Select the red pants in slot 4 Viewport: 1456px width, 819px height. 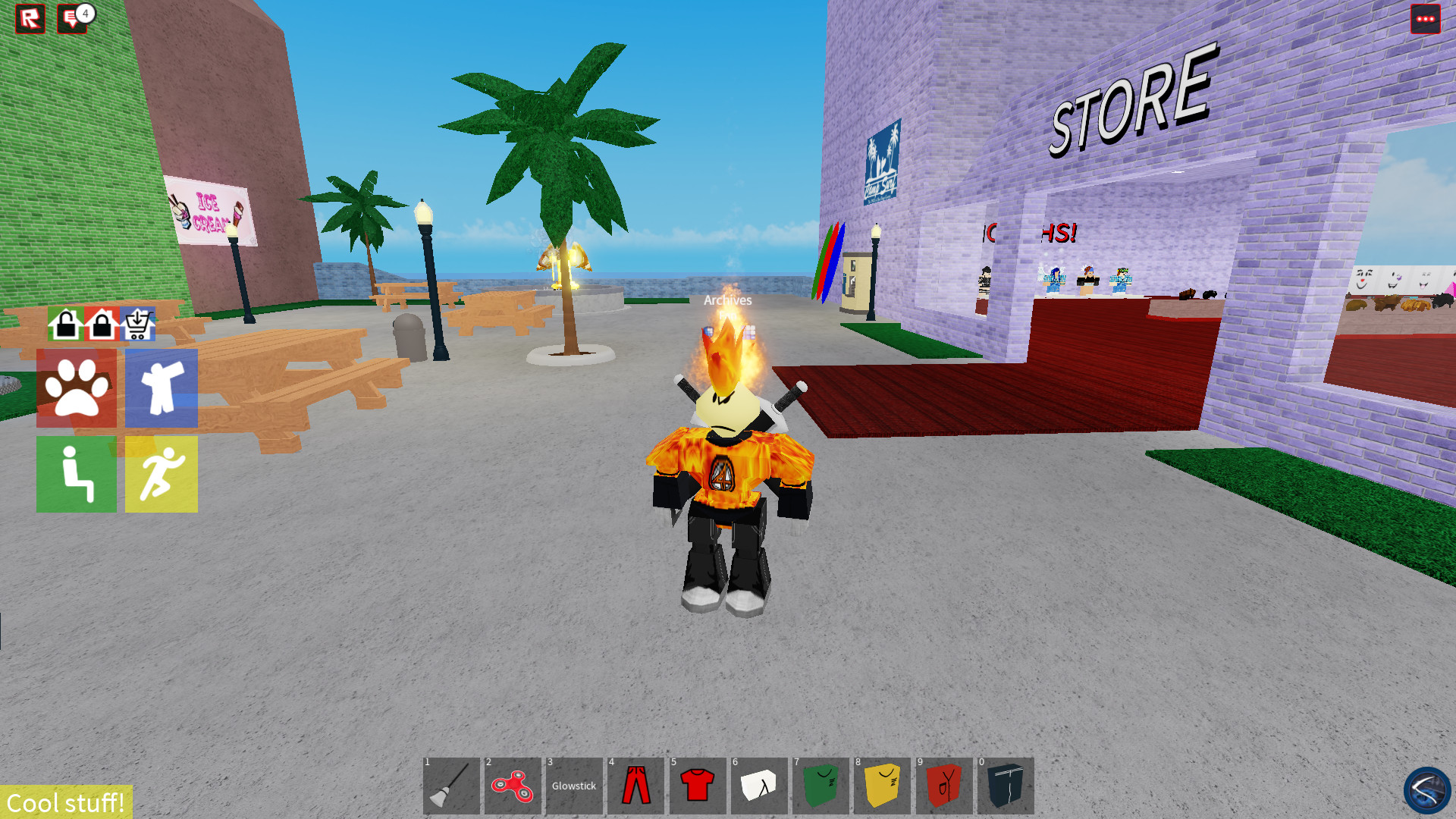pyautogui.click(x=636, y=786)
